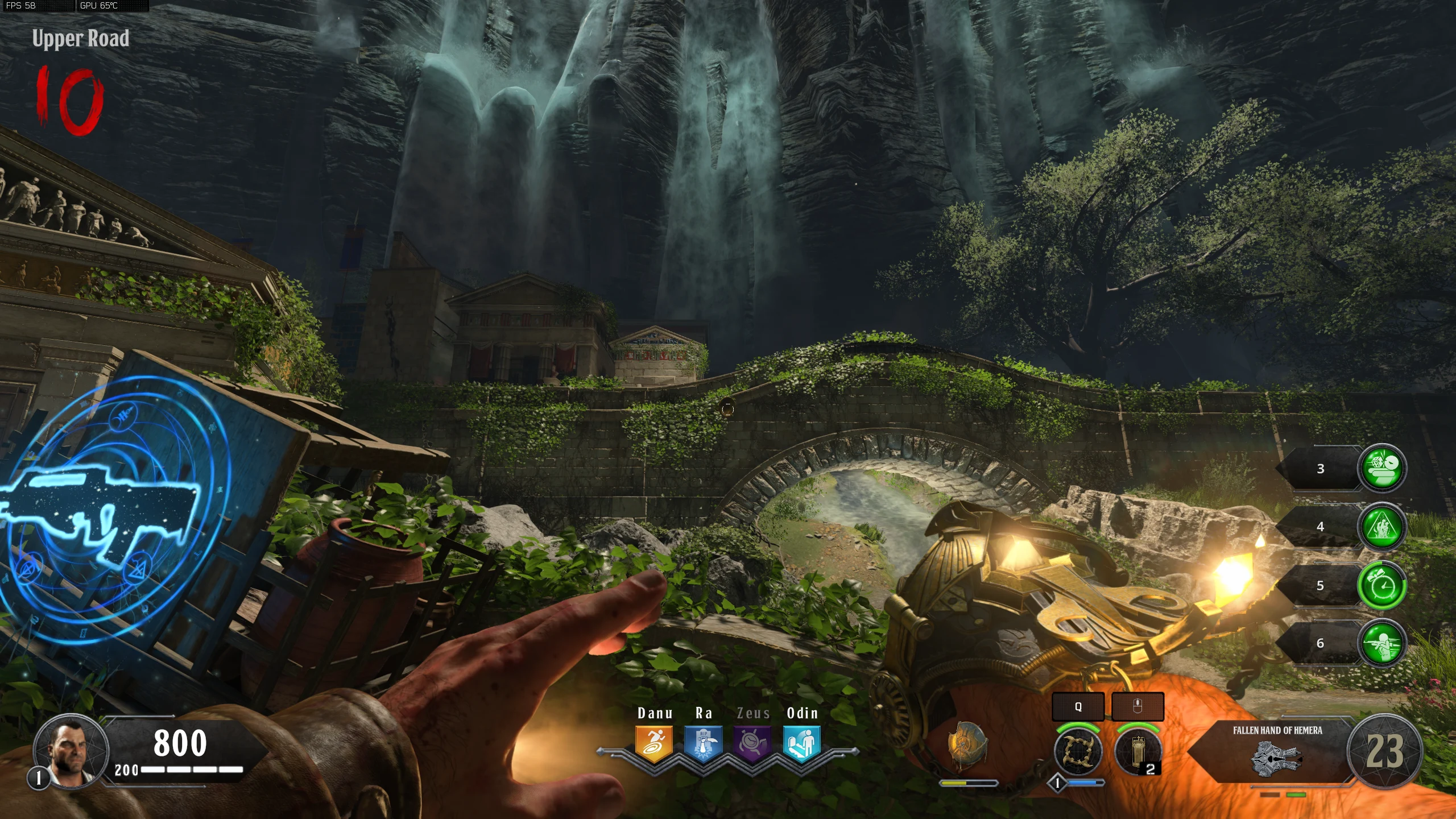1456x819 pixels.
Task: Select the Fallen Hand of Hemera weapon panel
Action: [x=1277, y=752]
